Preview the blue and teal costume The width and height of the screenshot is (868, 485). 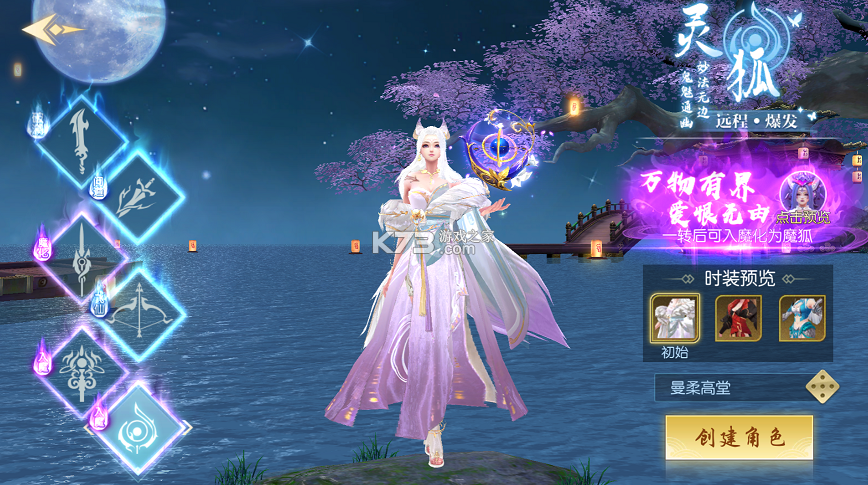(x=802, y=318)
